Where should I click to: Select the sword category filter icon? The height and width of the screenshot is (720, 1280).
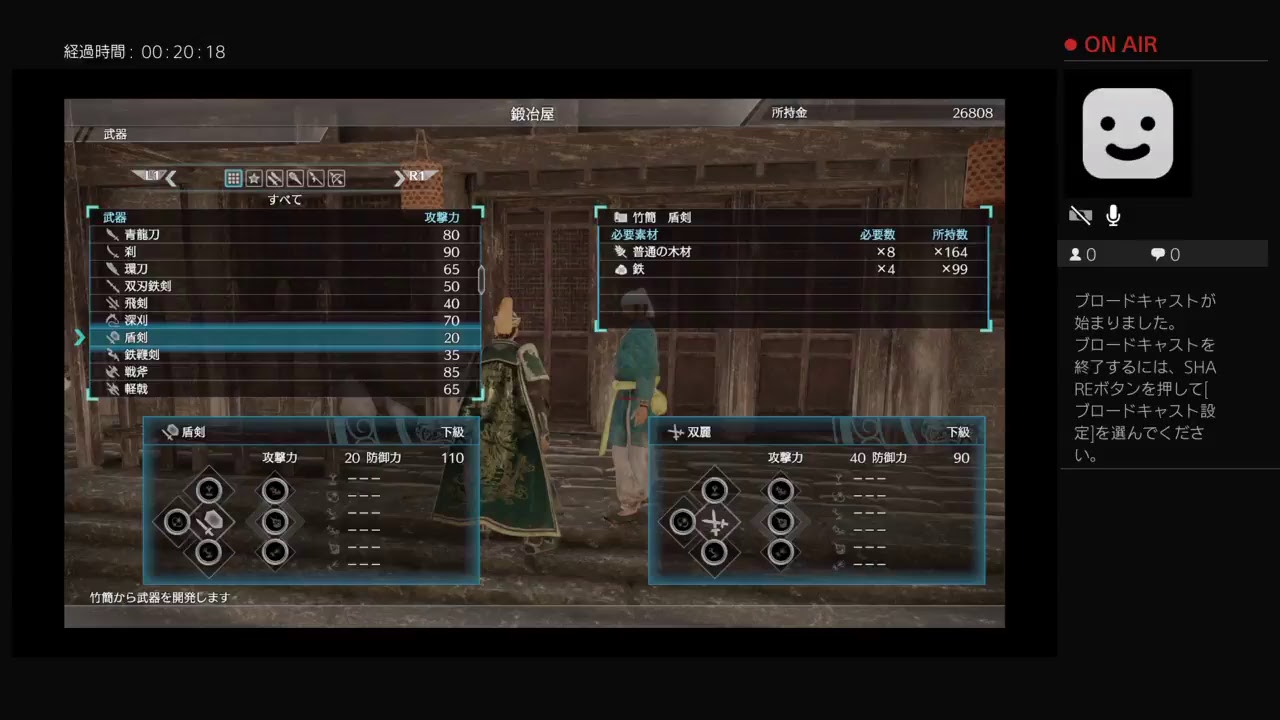point(273,178)
